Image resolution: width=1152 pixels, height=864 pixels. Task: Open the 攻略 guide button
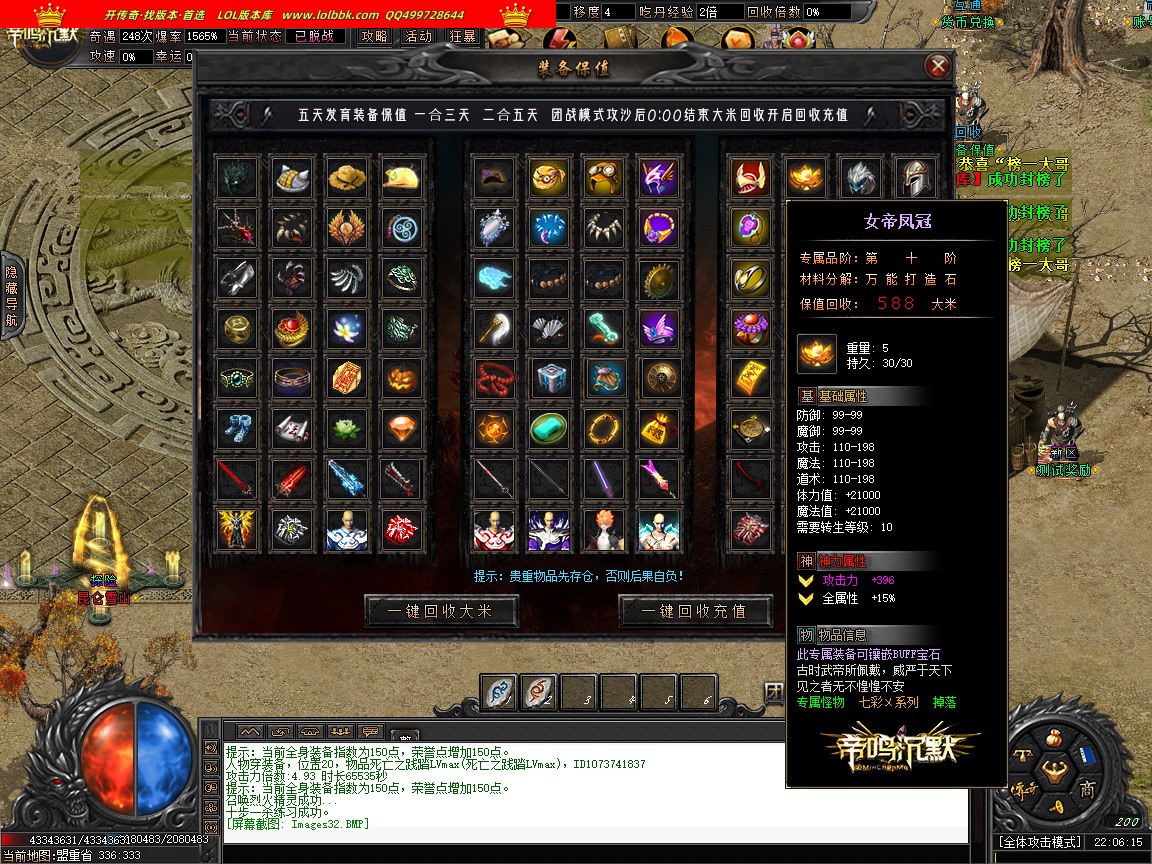tap(374, 36)
